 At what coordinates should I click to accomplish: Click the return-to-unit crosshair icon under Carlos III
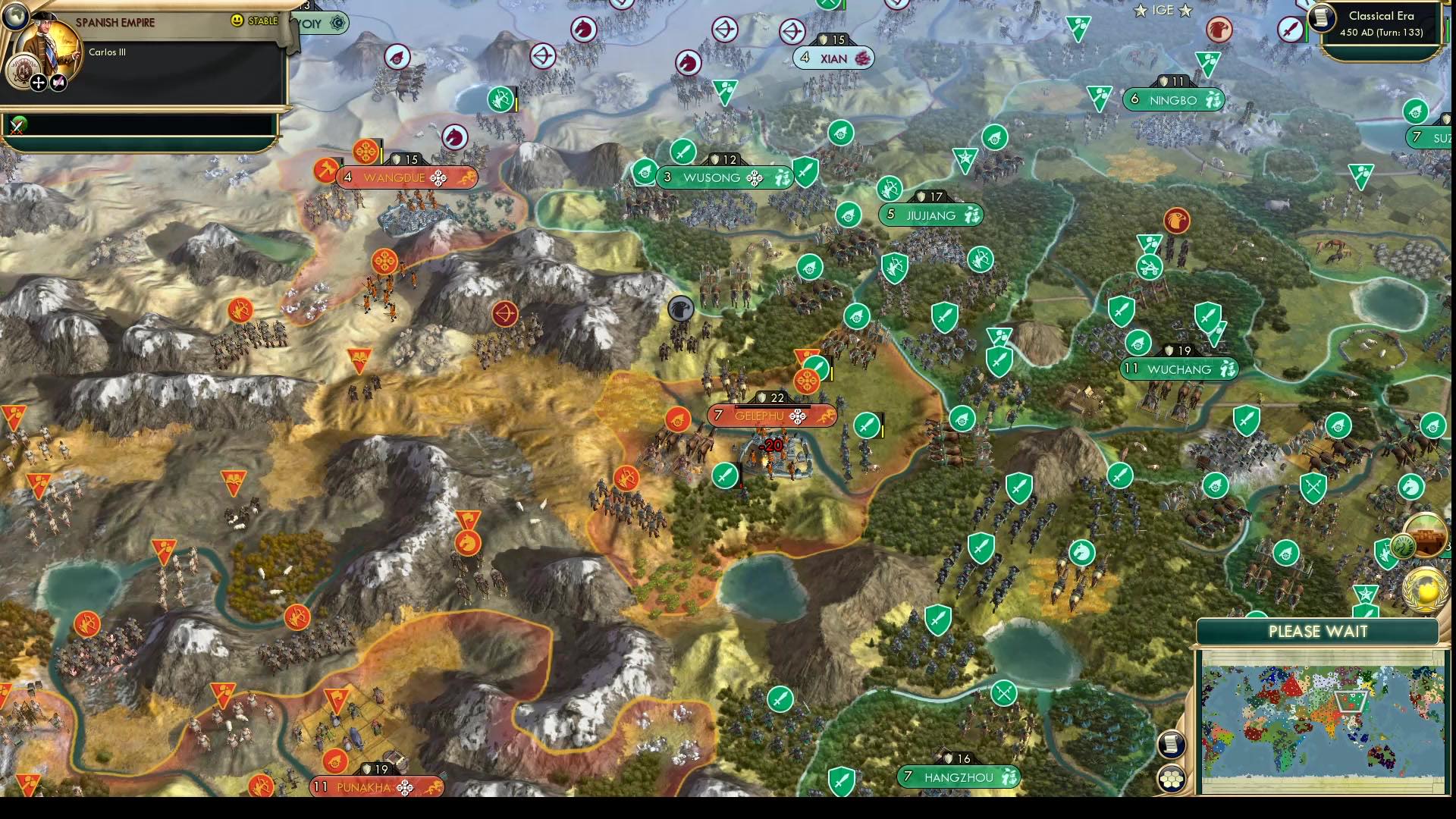pyautogui.click(x=38, y=83)
